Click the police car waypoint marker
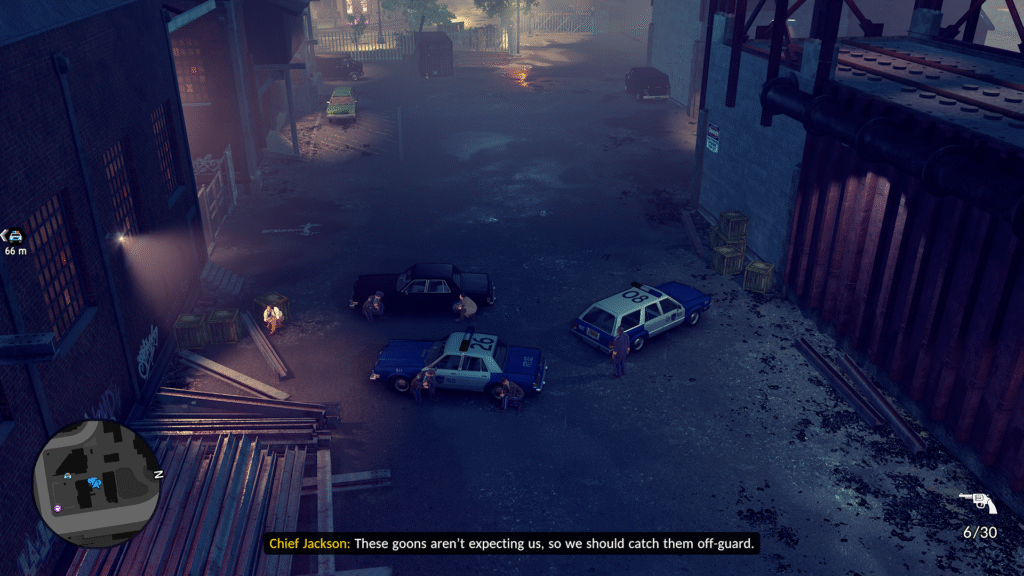Image resolution: width=1024 pixels, height=576 pixels. [x=14, y=236]
